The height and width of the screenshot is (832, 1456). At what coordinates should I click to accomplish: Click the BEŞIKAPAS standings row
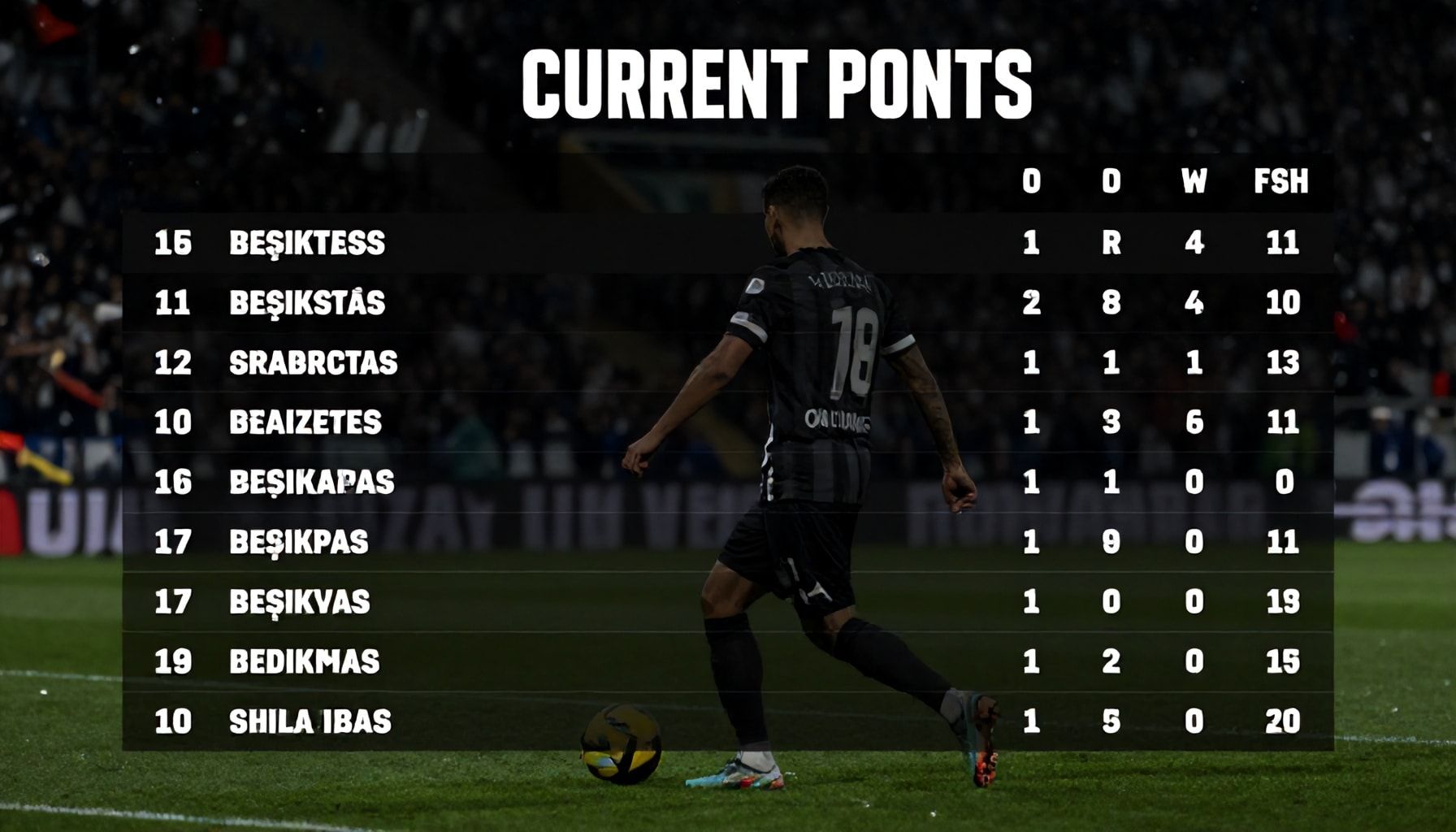[x=311, y=483]
